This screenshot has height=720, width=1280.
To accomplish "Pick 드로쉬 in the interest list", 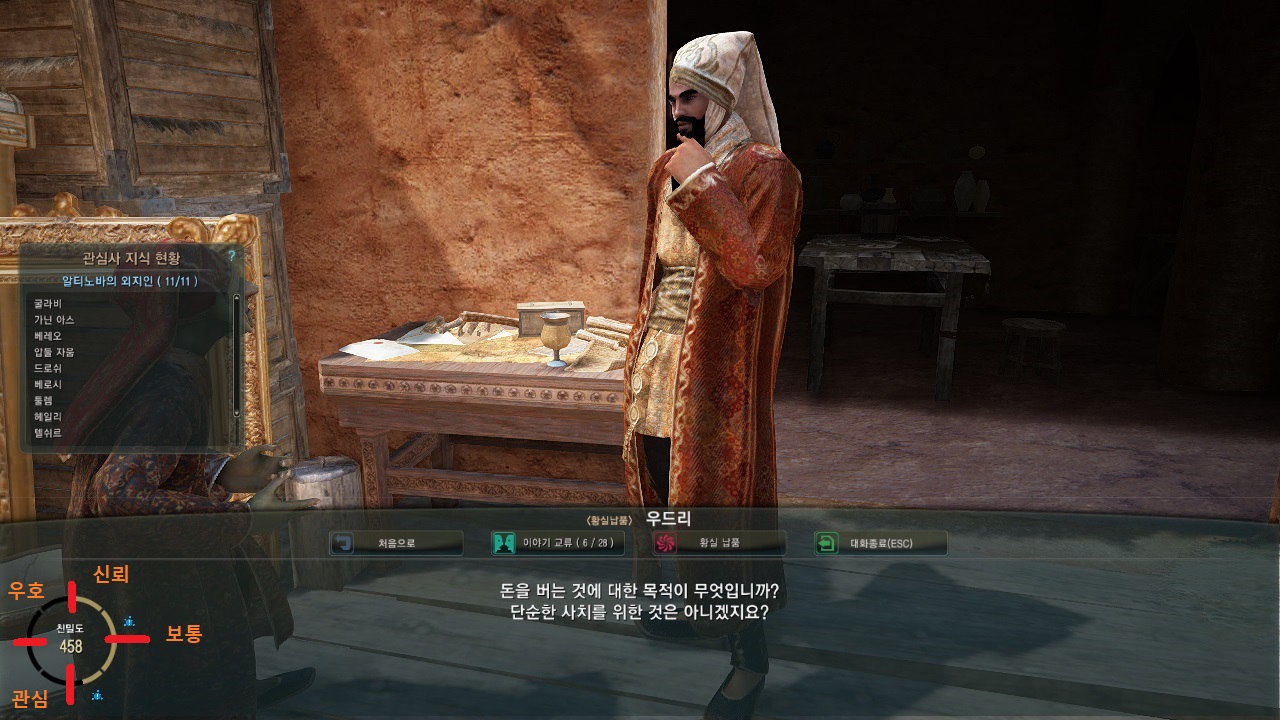I will [48, 368].
